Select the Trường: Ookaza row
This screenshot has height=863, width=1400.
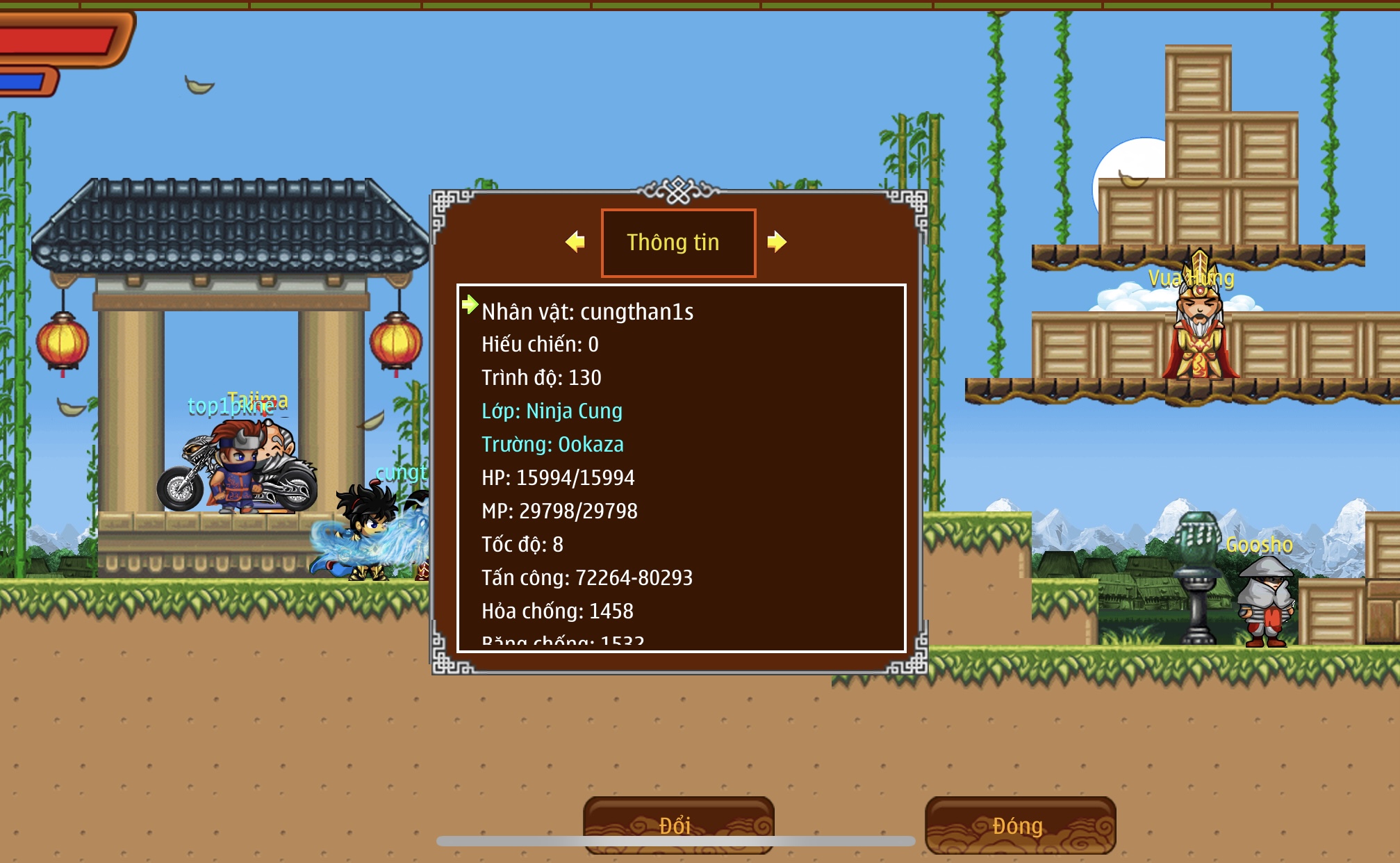[552, 444]
